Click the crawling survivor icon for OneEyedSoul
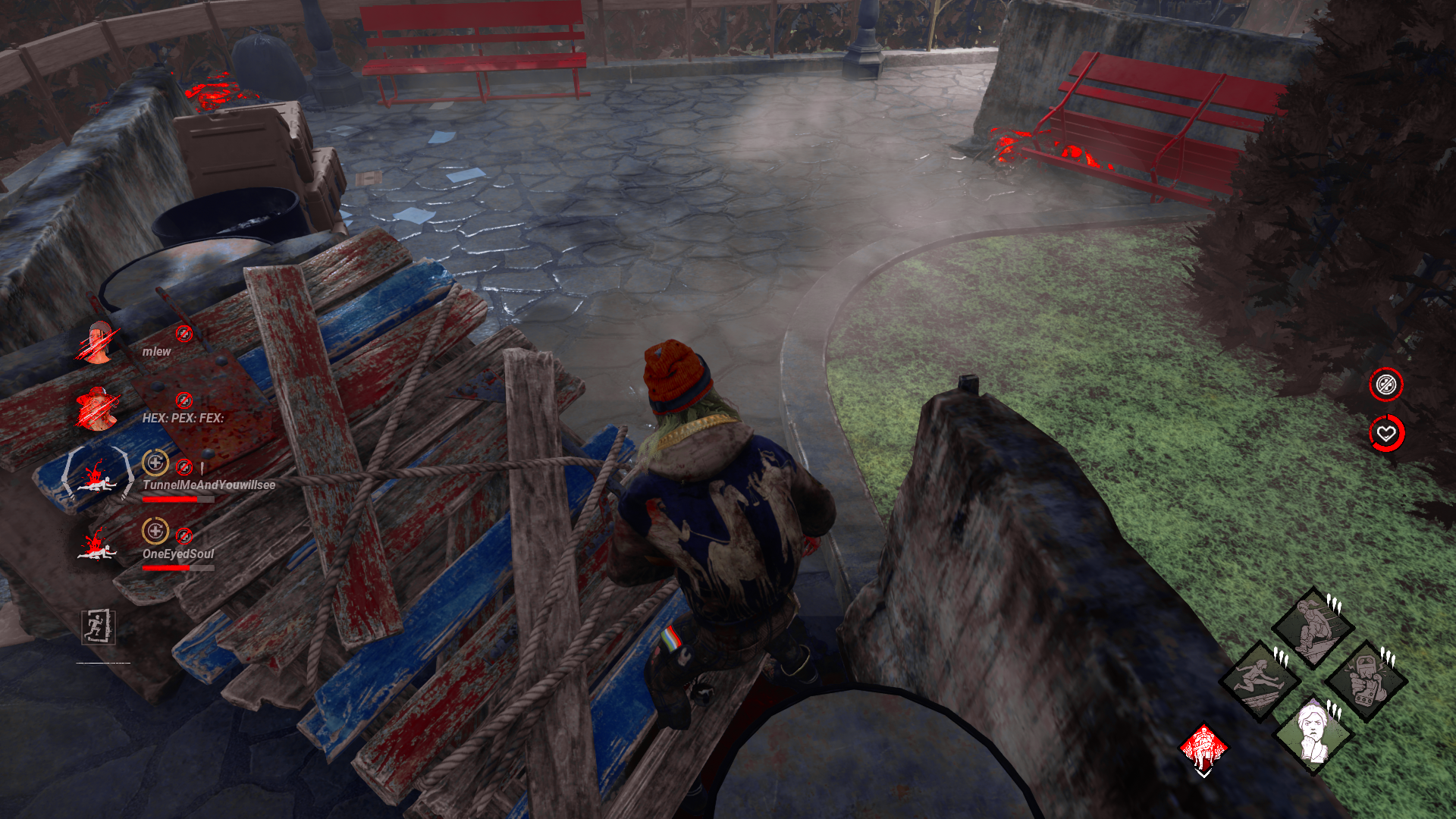The image size is (1456, 819). click(99, 554)
